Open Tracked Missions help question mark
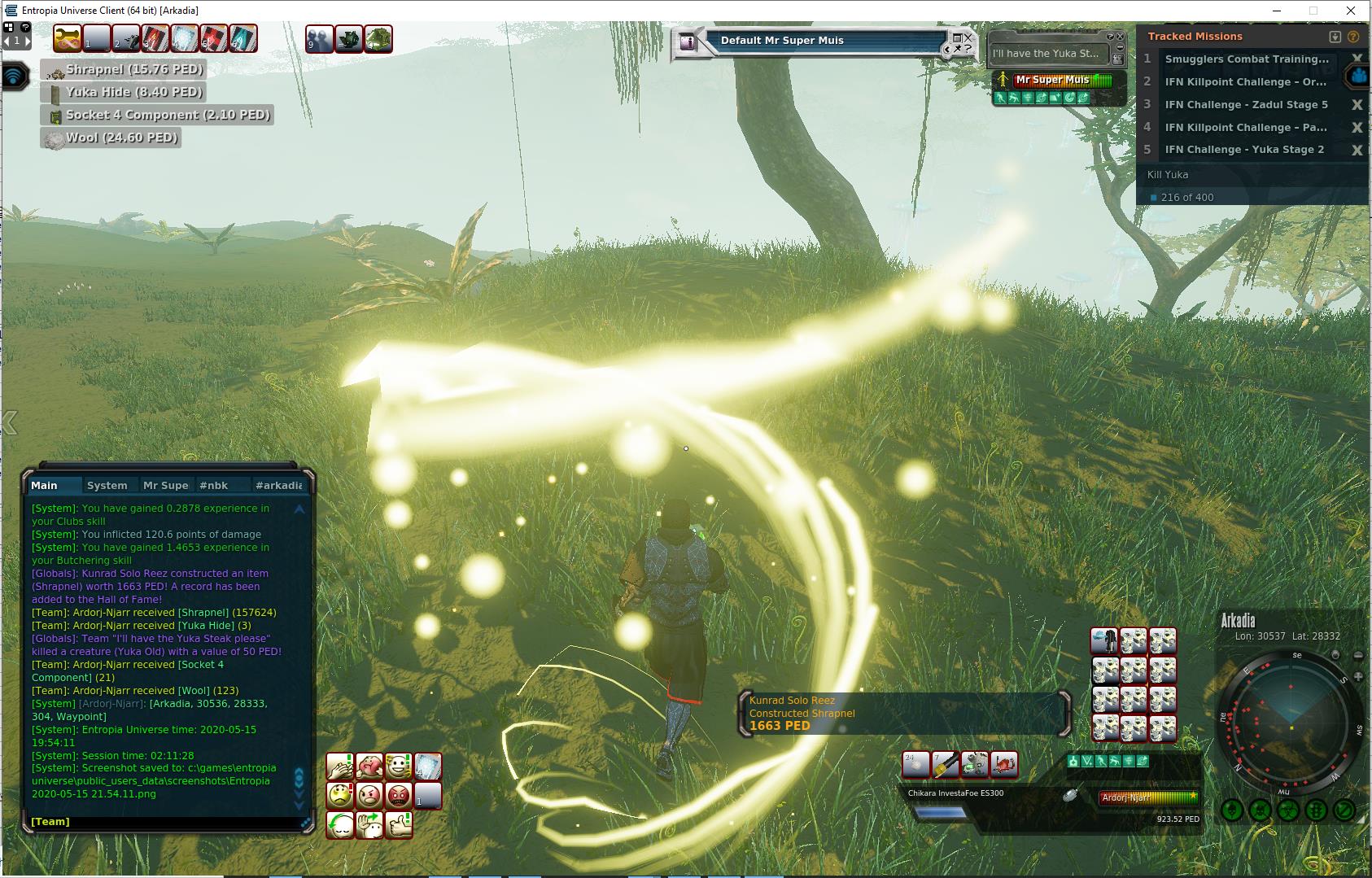This screenshot has height=878, width=1372. click(x=1353, y=37)
